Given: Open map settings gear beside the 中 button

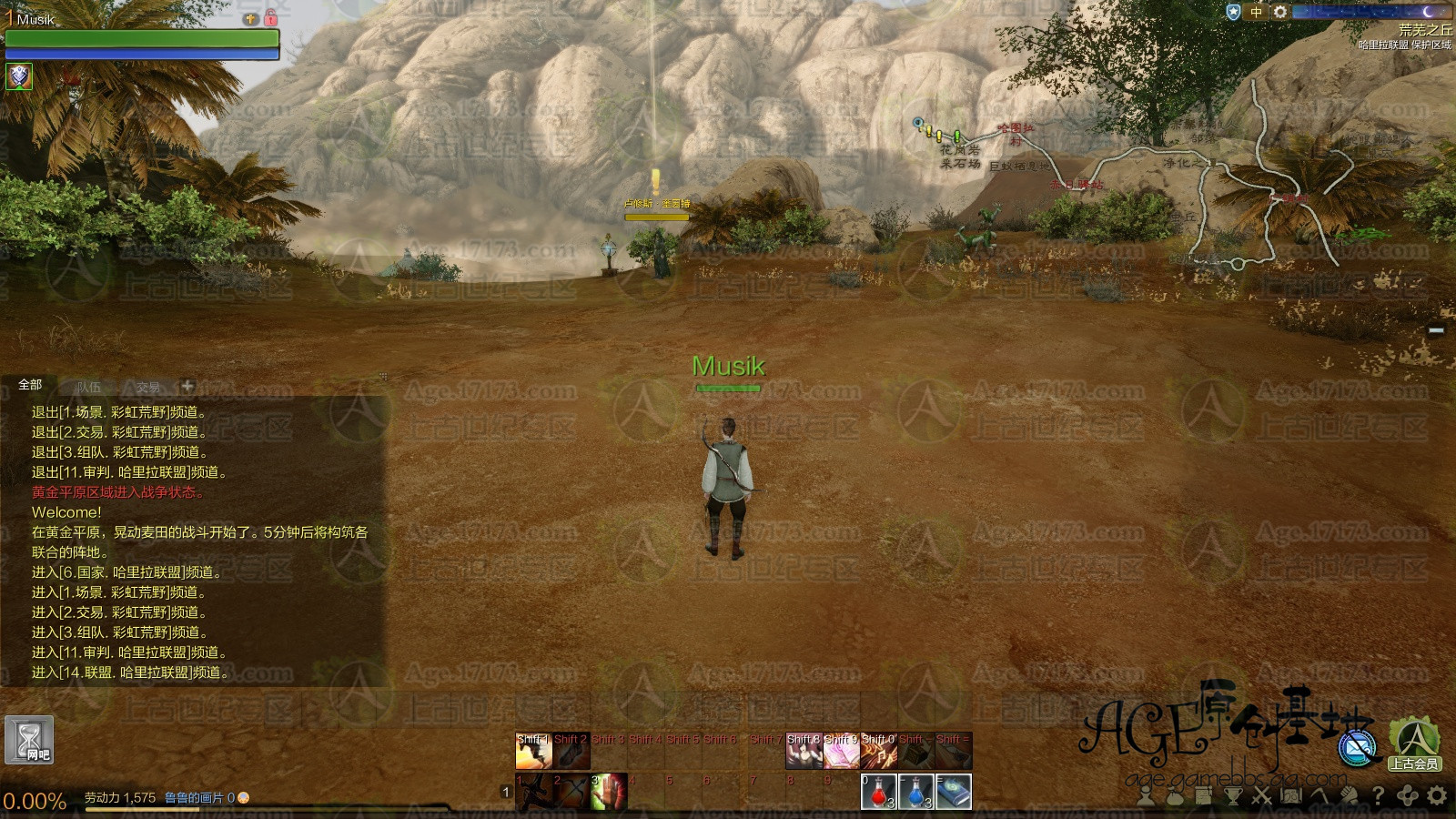Looking at the screenshot, I should click(1280, 12).
